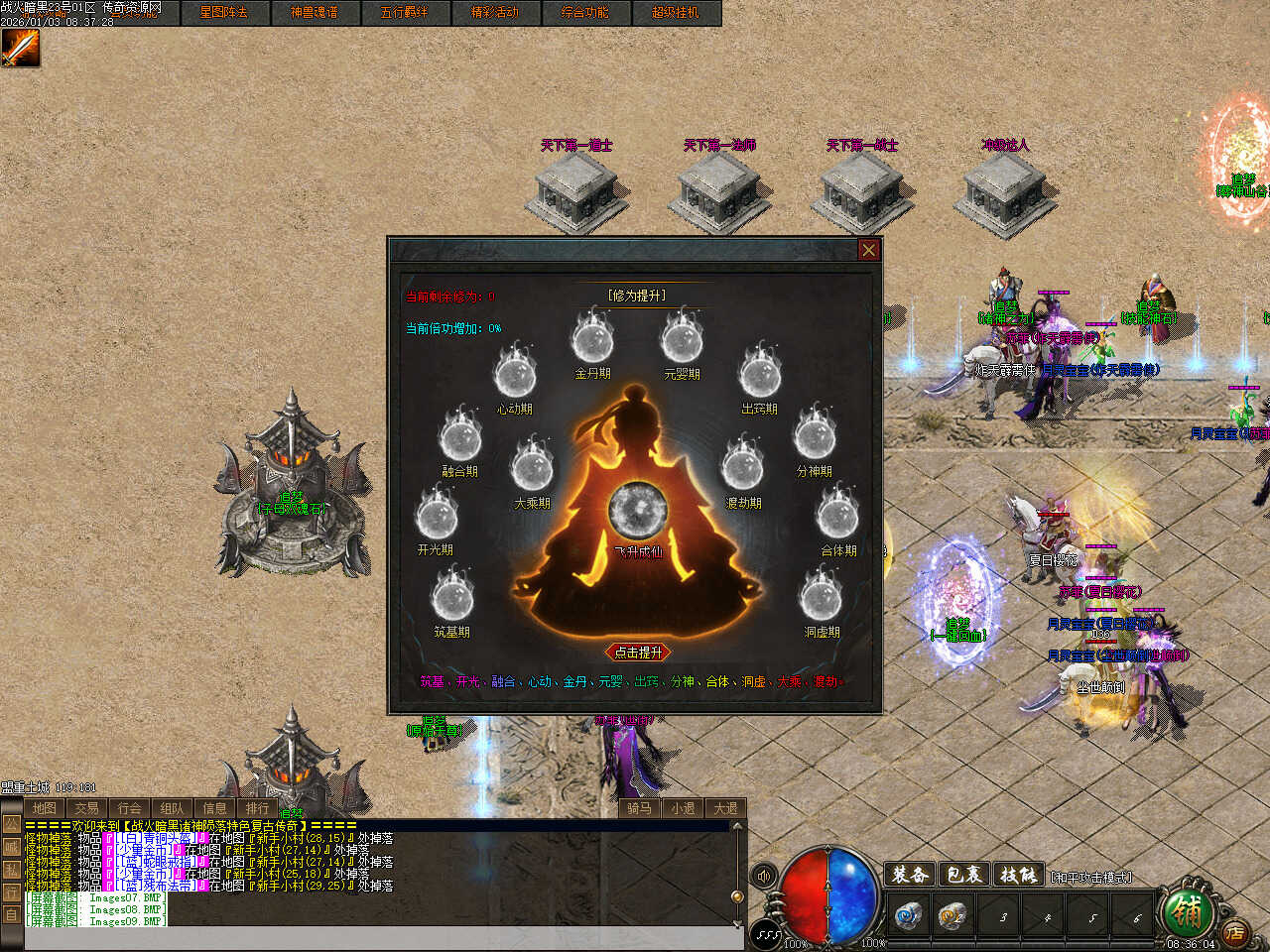This screenshot has width=1270, height=952.
Task: Open the 超级挂机 auto-play menu
Action: [x=675, y=13]
